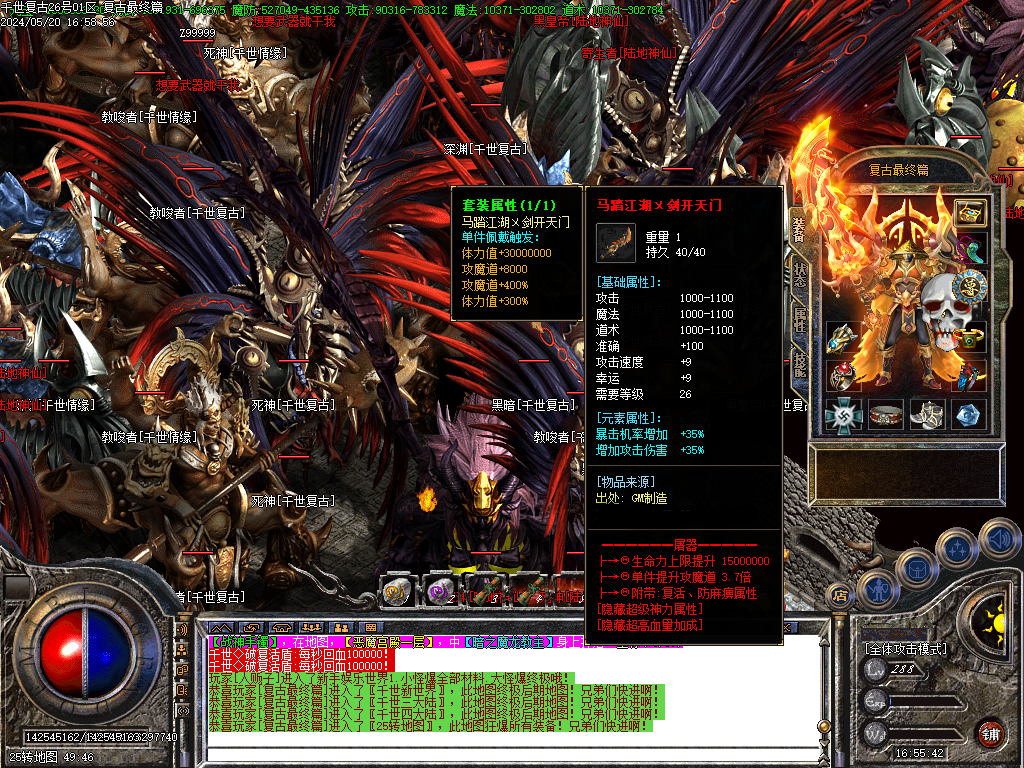Use the yellow spiral scroll in quick slot
The height and width of the screenshot is (768, 1024).
(x=398, y=591)
